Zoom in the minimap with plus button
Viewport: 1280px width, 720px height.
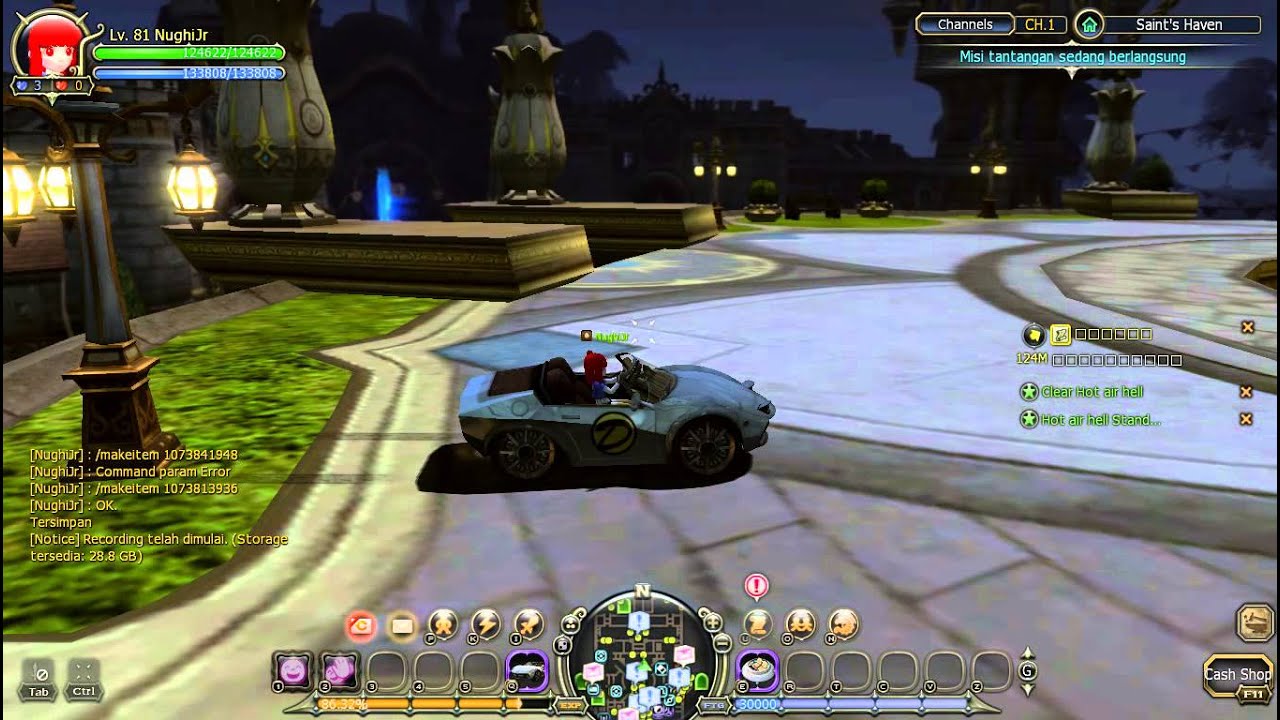[x=713, y=623]
